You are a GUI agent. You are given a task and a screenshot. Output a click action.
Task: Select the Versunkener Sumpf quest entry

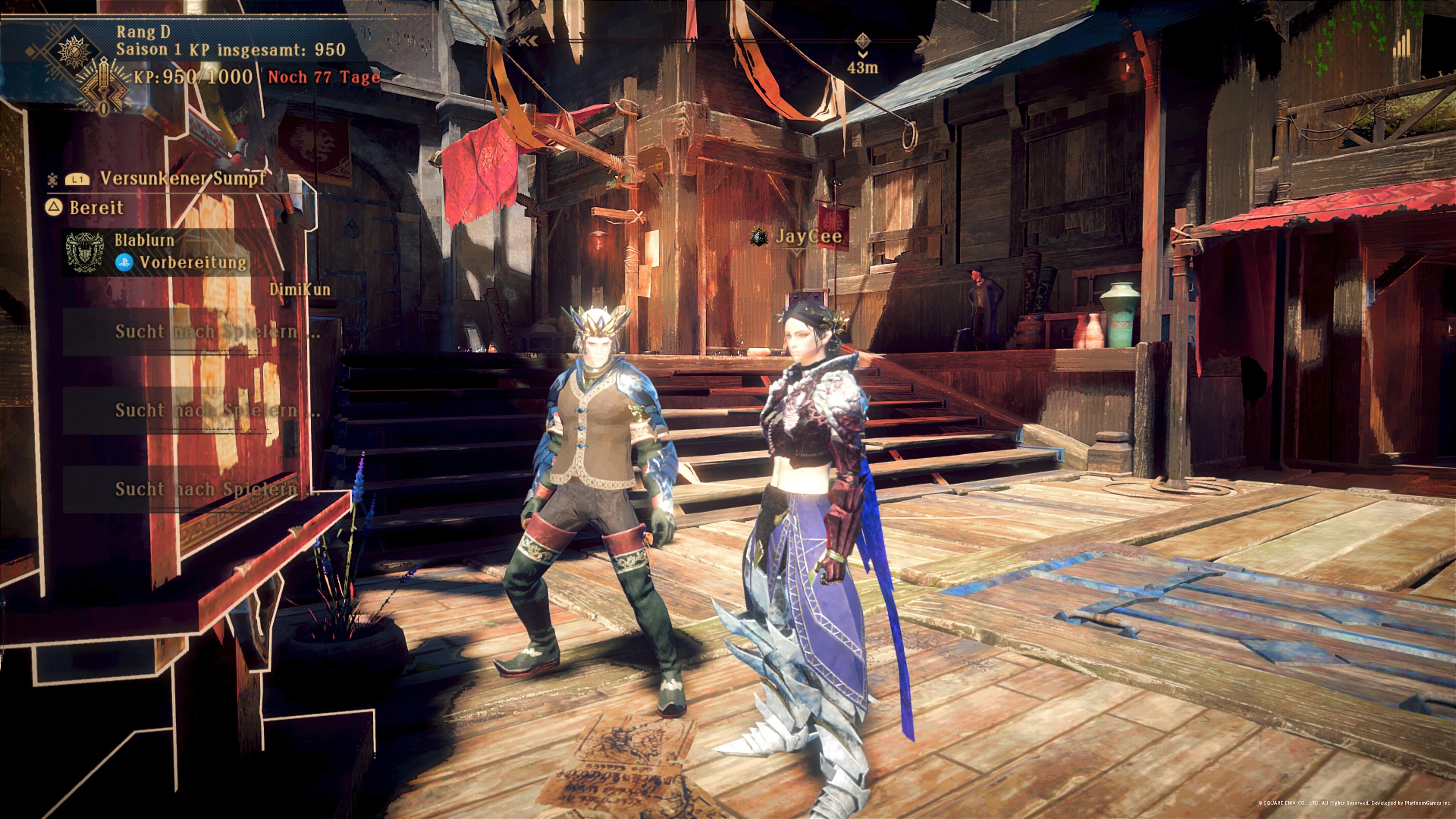[182, 179]
